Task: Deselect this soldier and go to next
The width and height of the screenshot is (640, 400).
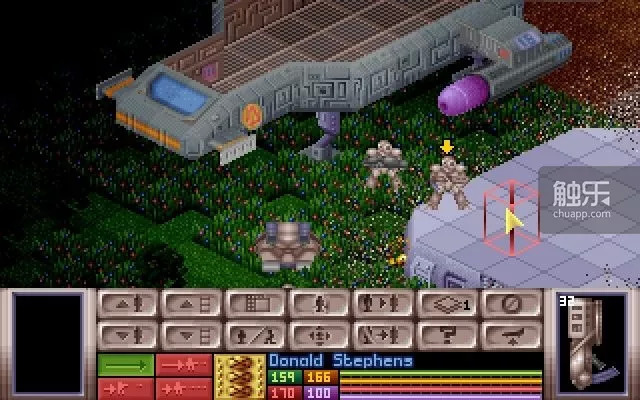Action: pyautogui.click(x=383, y=335)
